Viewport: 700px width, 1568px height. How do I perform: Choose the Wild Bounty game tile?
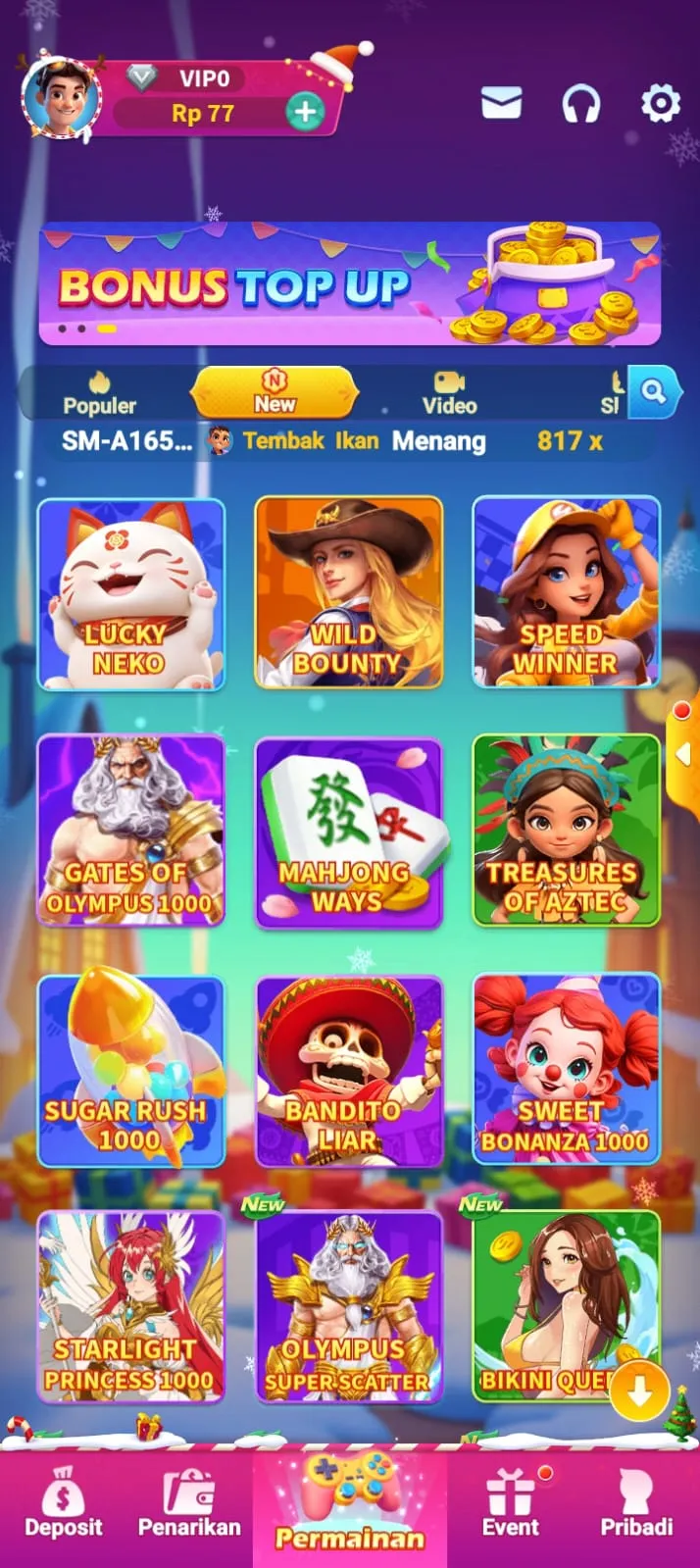pos(348,593)
